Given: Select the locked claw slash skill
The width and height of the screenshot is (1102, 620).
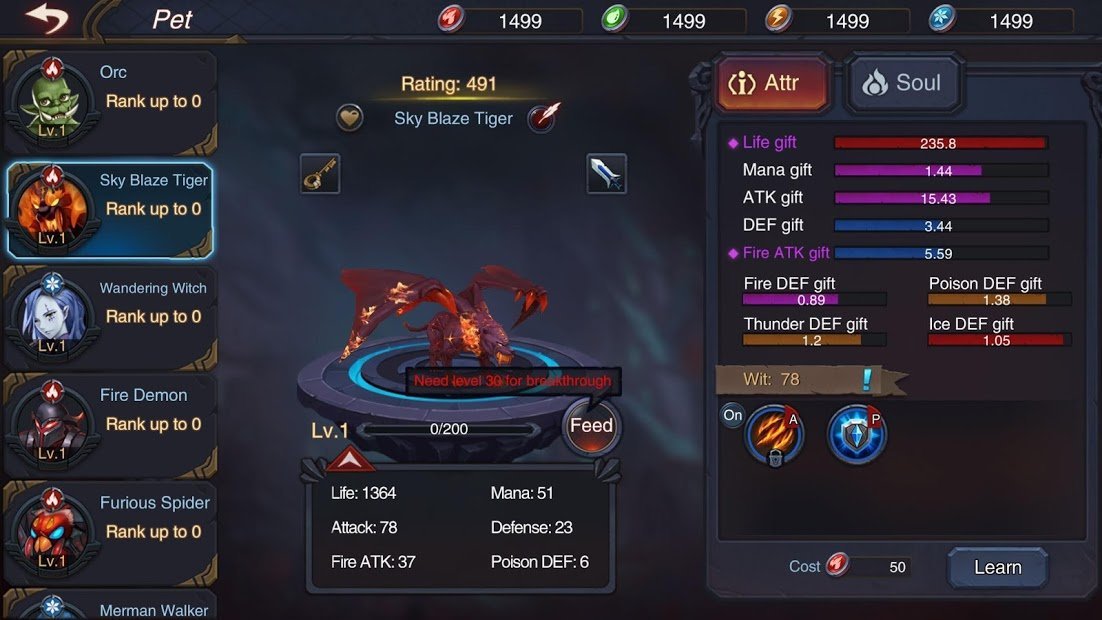Looking at the screenshot, I should (x=774, y=435).
